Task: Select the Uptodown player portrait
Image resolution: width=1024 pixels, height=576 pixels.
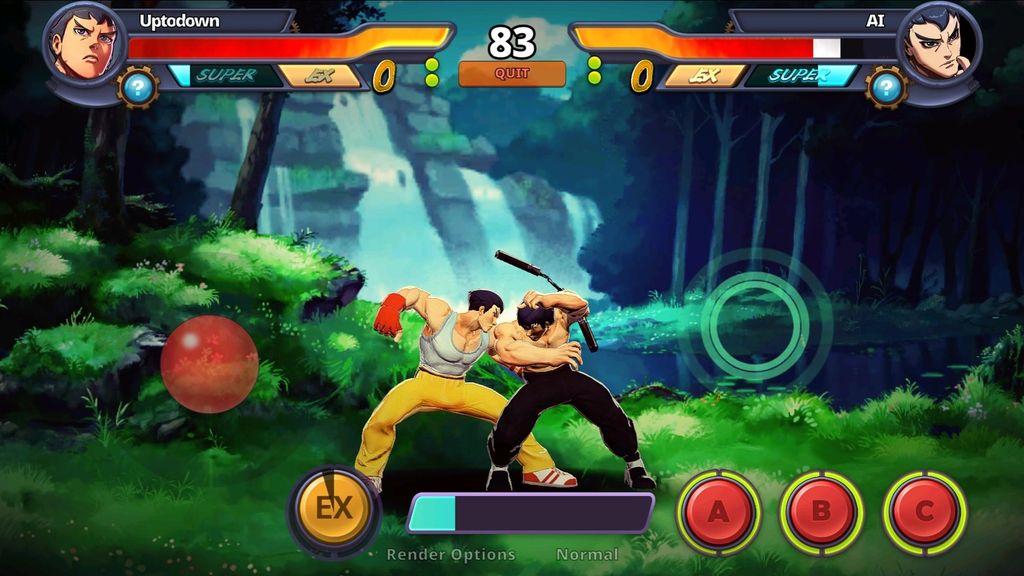Action: click(x=84, y=43)
